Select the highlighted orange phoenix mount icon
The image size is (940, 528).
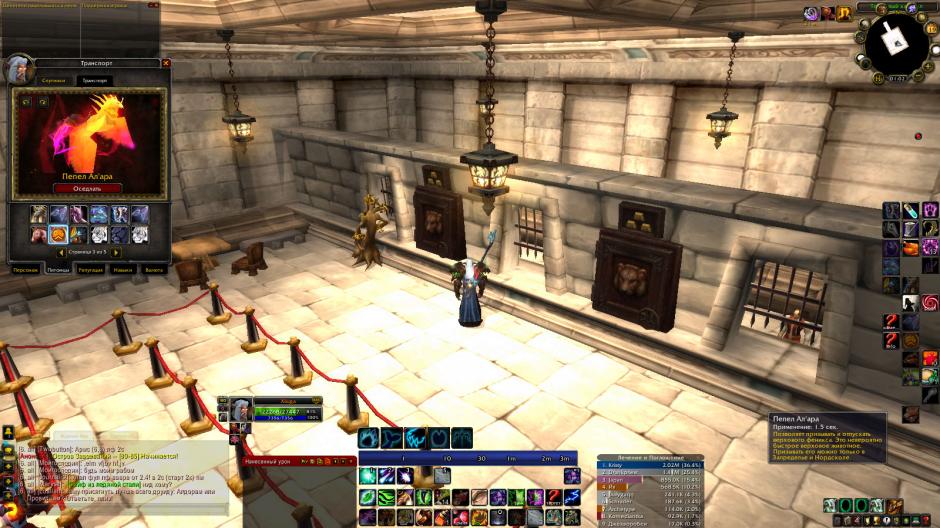coord(58,234)
